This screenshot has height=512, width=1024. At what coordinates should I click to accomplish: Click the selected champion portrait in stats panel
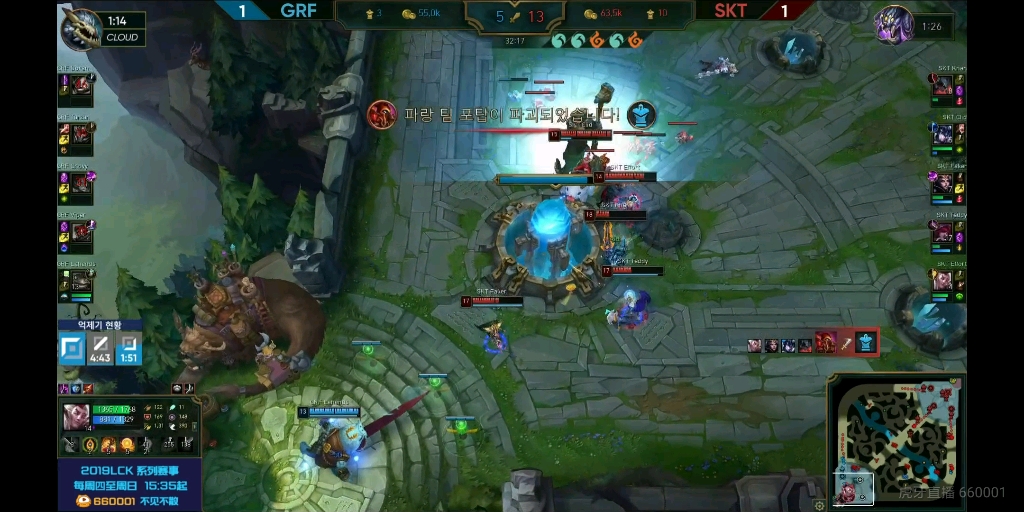pyautogui.click(x=76, y=415)
